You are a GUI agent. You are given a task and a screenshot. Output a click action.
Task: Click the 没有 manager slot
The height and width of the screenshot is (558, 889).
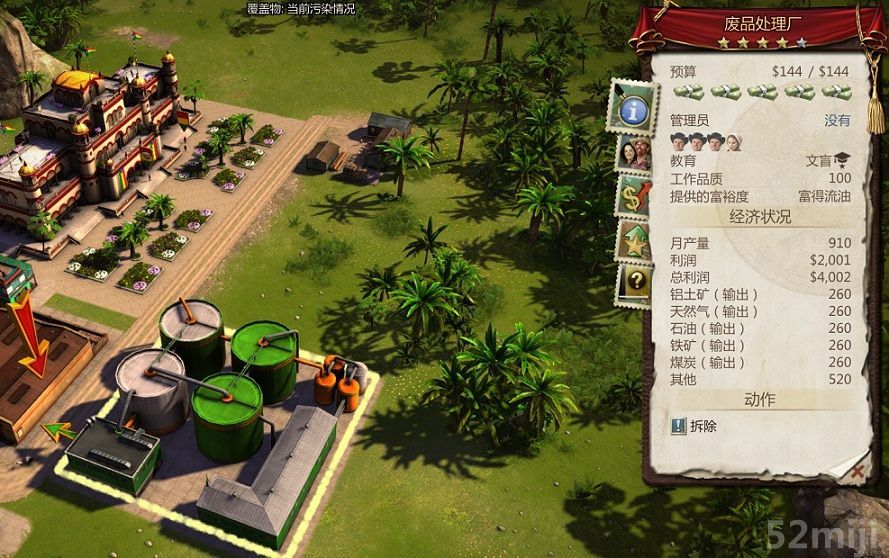point(836,120)
